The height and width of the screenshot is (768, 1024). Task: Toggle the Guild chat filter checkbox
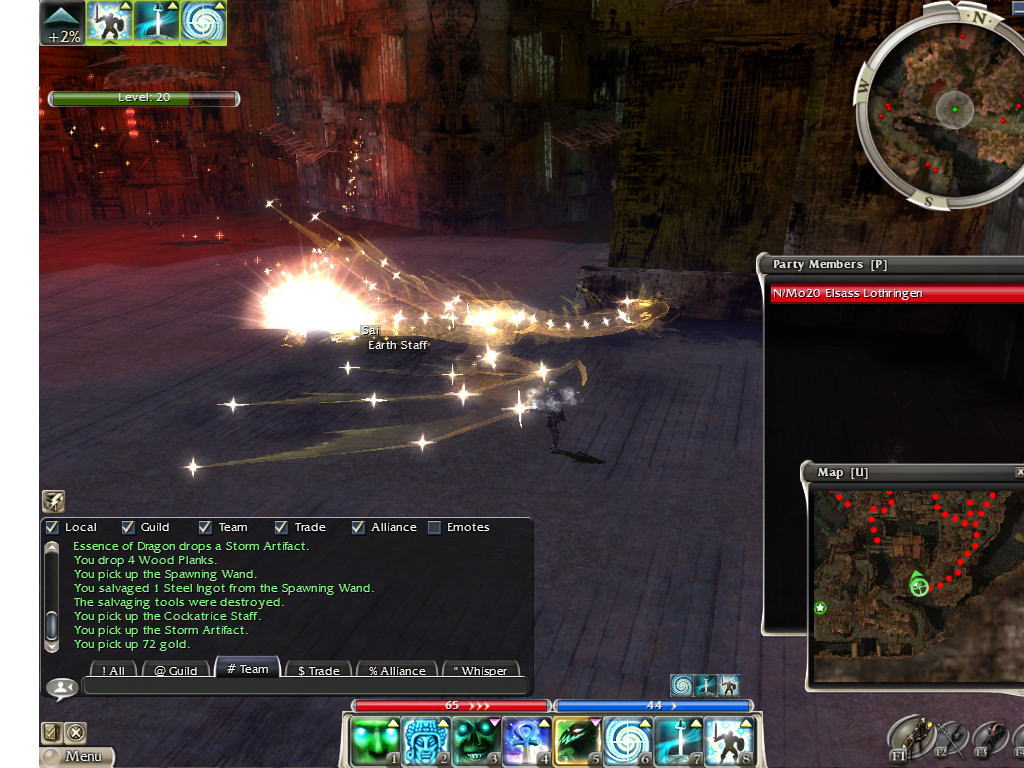[128, 527]
